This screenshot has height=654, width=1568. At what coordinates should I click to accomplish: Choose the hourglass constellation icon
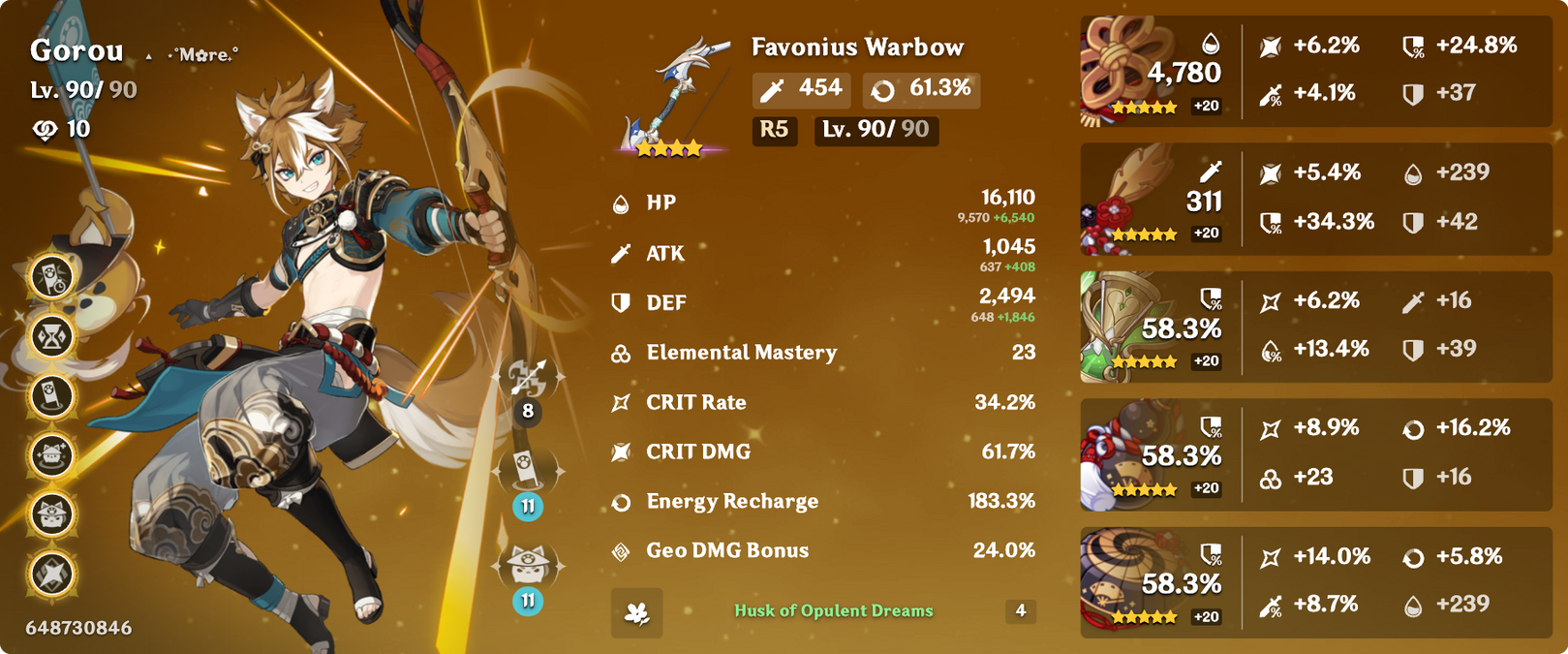tap(52, 336)
